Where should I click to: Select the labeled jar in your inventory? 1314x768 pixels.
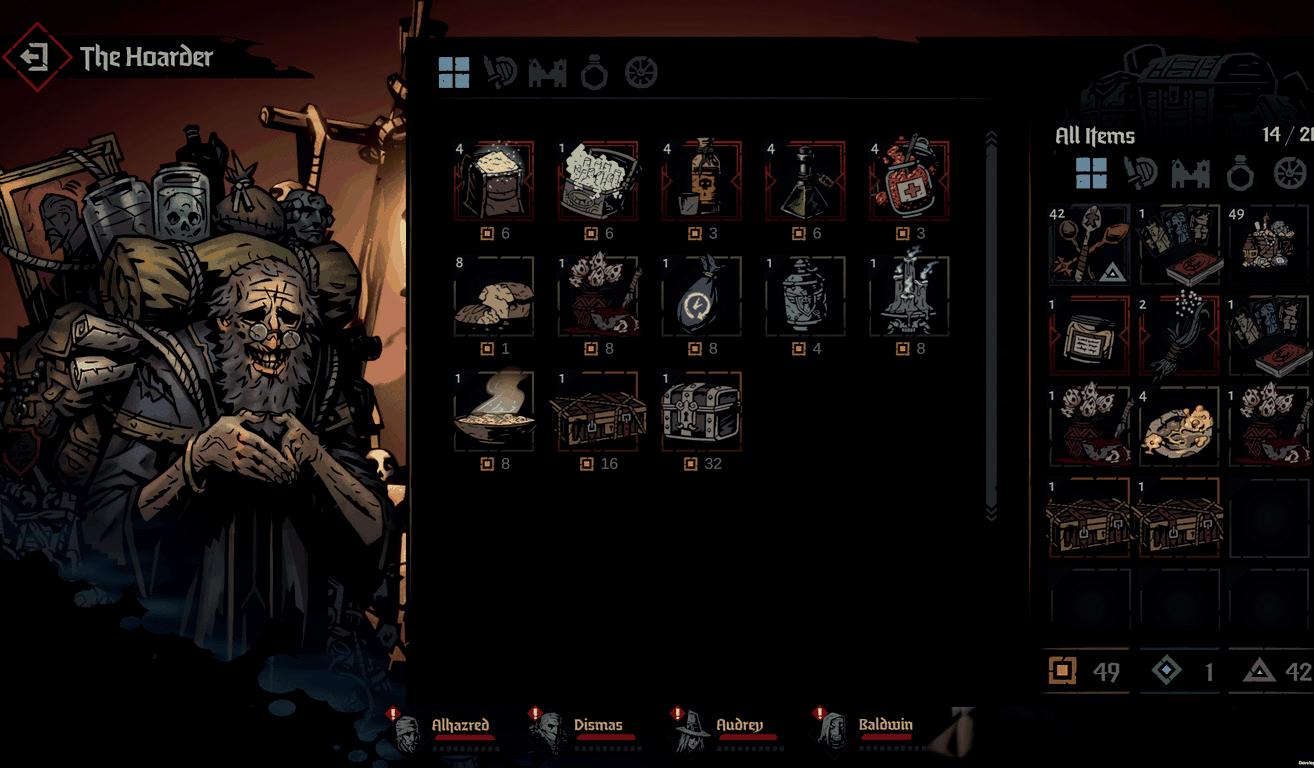1088,336
